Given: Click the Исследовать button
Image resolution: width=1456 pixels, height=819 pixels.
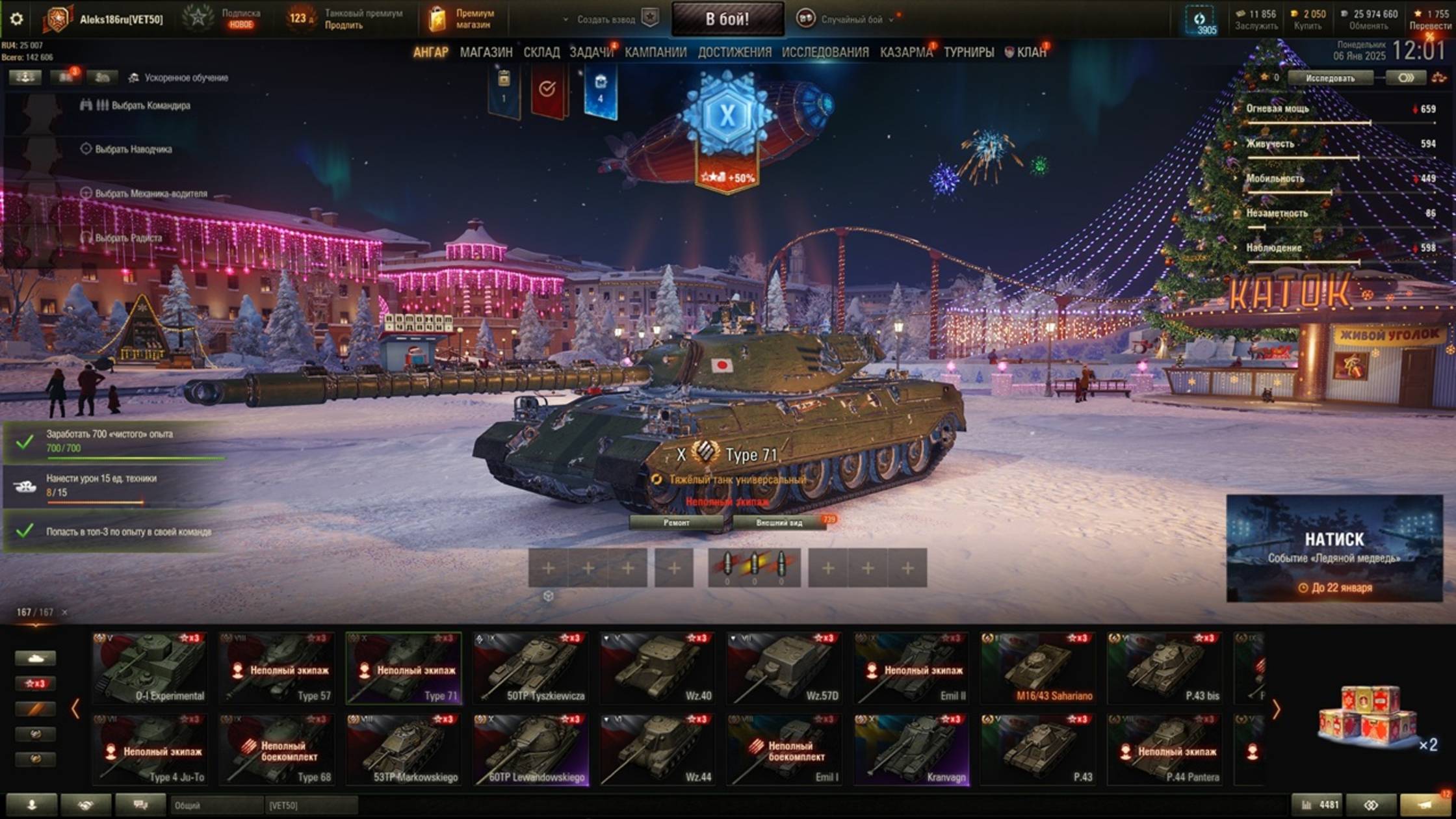Looking at the screenshot, I should (1330, 78).
